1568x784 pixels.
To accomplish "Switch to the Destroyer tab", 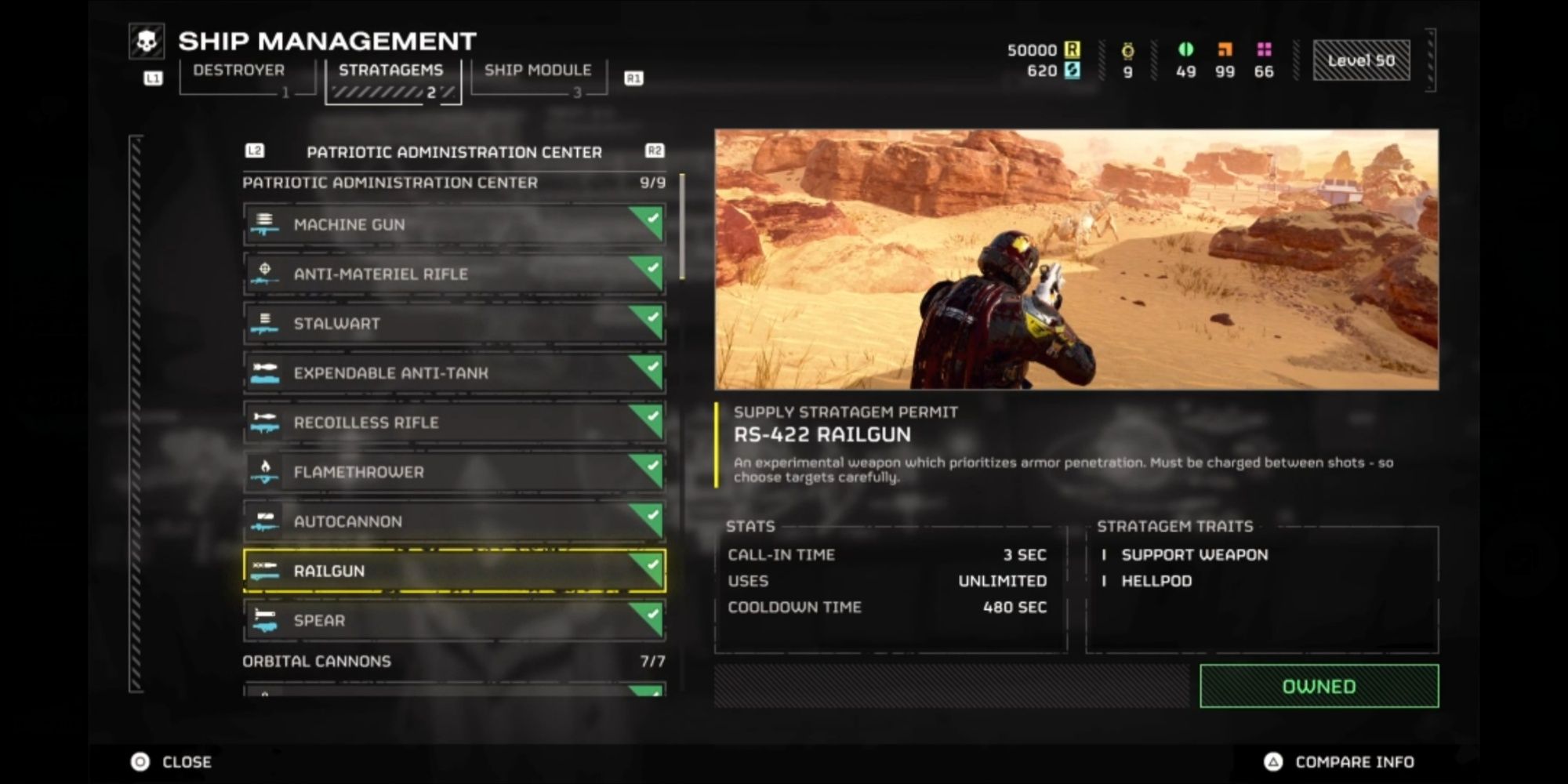I will click(238, 71).
